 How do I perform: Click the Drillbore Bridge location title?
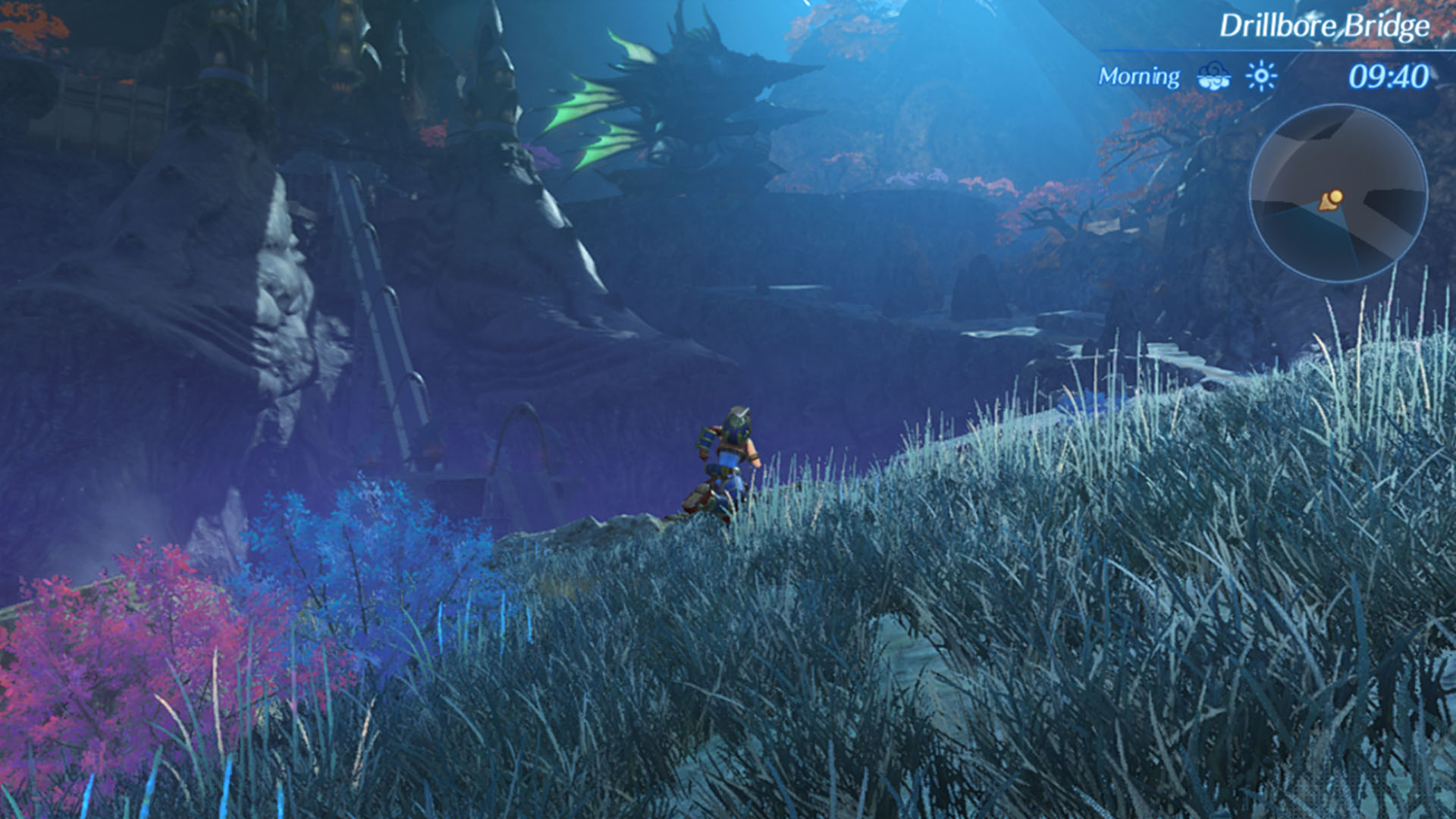tap(1323, 27)
